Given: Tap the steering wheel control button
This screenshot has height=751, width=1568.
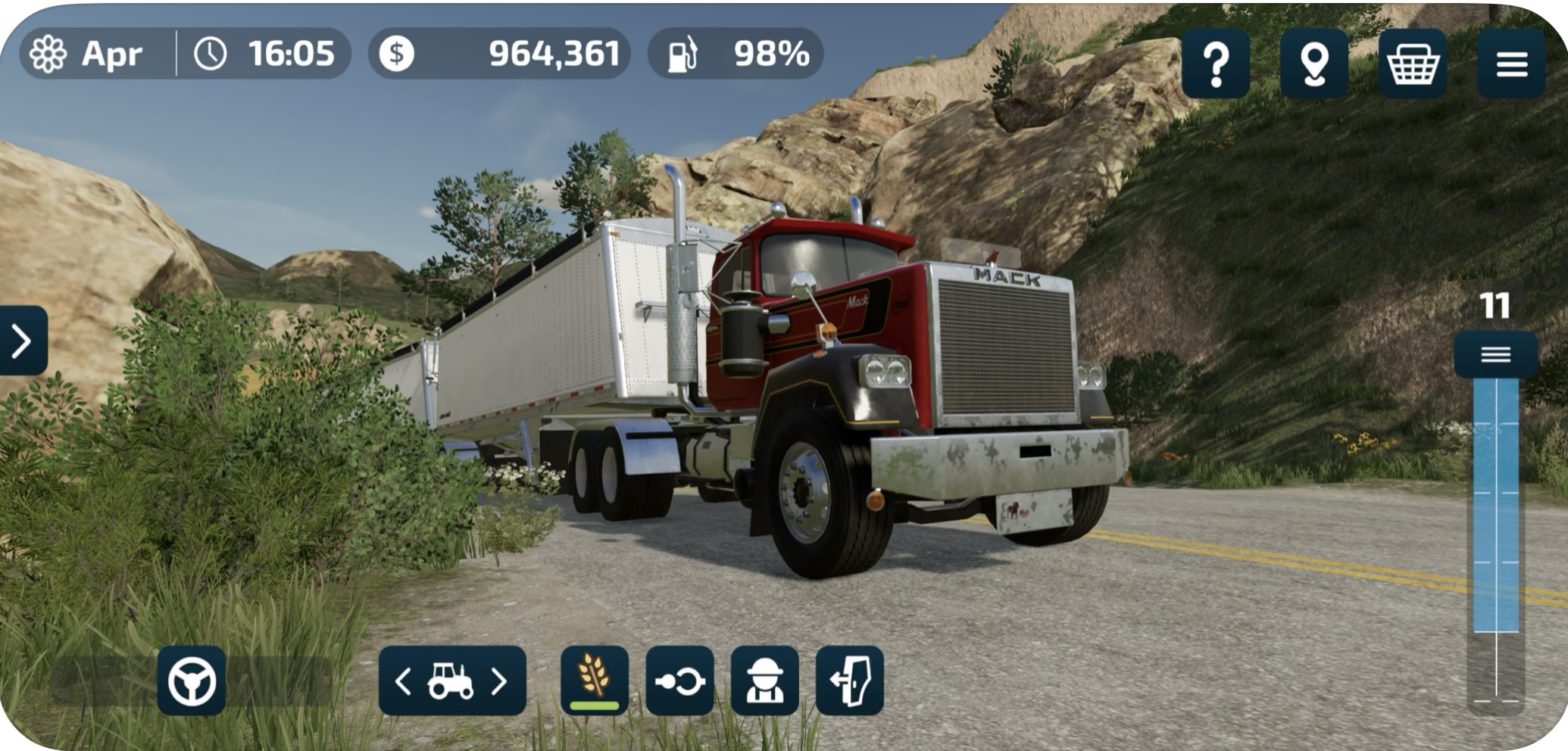Looking at the screenshot, I should 192,681.
